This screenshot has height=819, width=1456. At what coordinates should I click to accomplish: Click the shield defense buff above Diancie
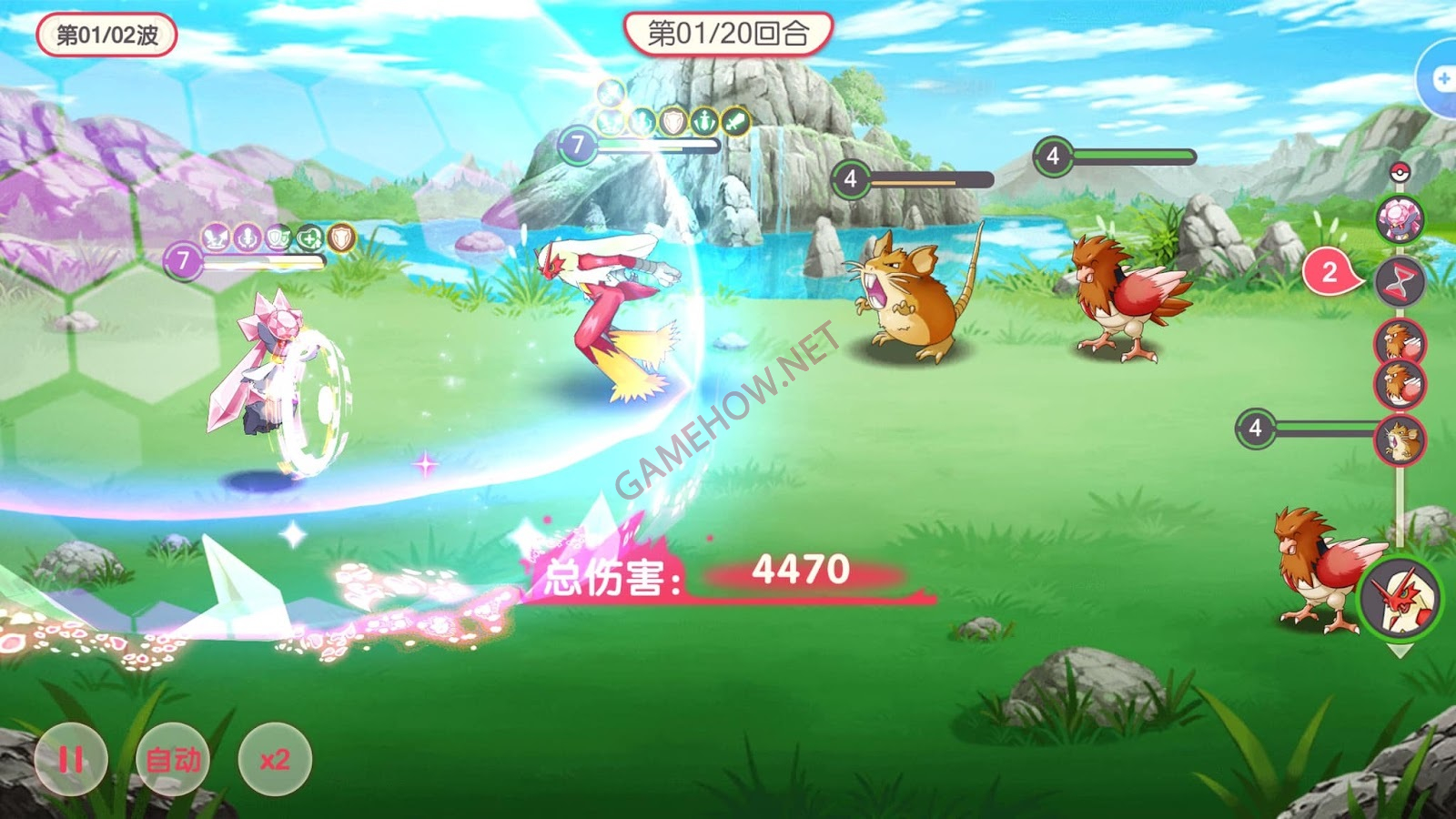pos(279,237)
